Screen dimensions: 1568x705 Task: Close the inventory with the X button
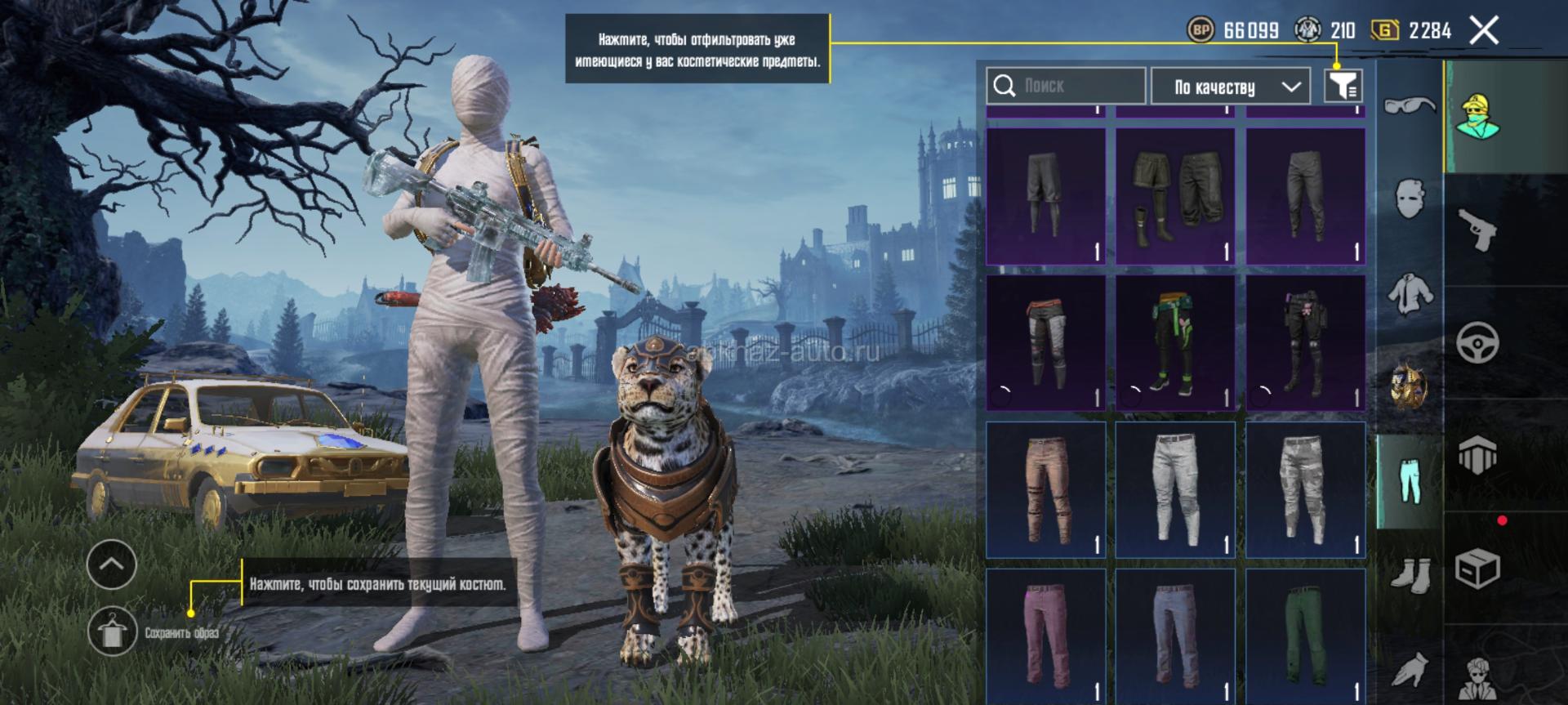pyautogui.click(x=1483, y=31)
